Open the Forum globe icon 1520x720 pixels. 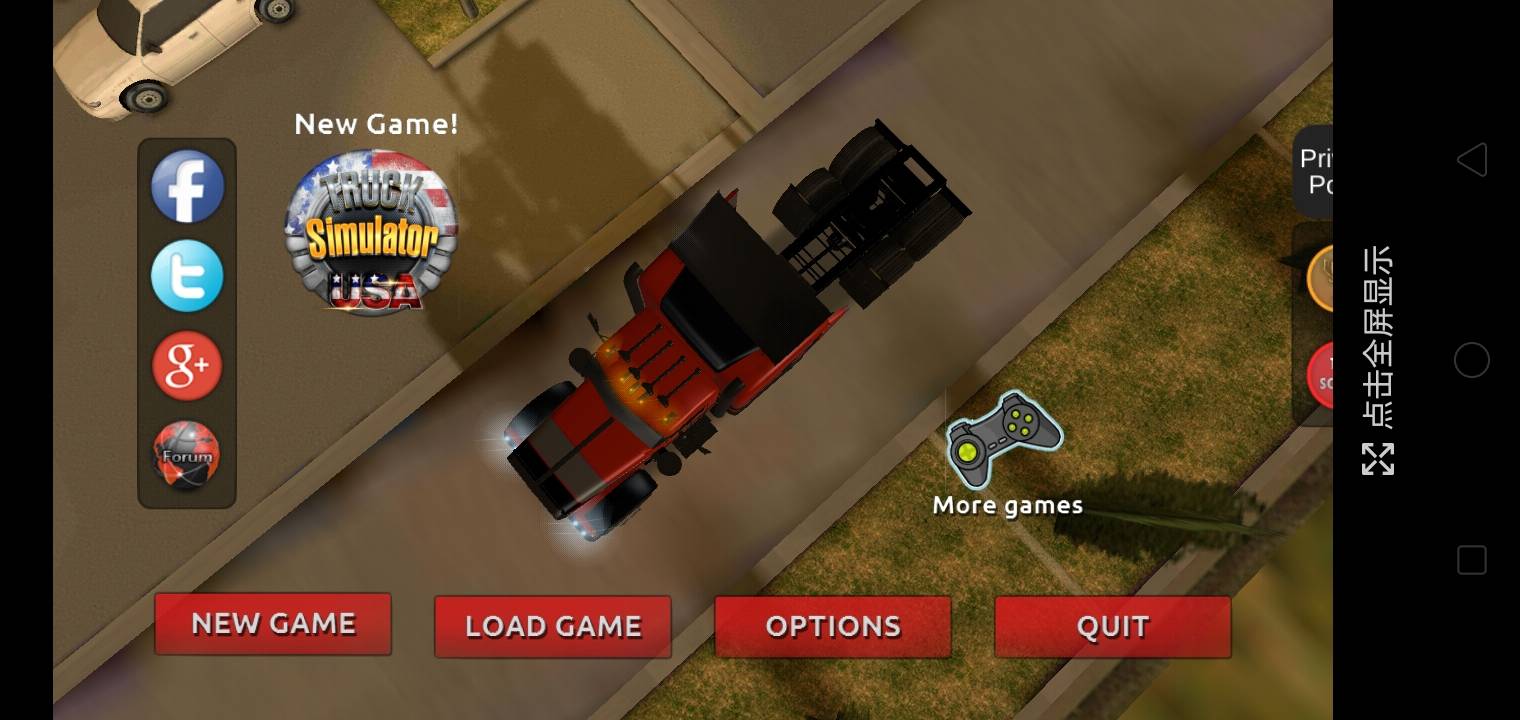(186, 453)
